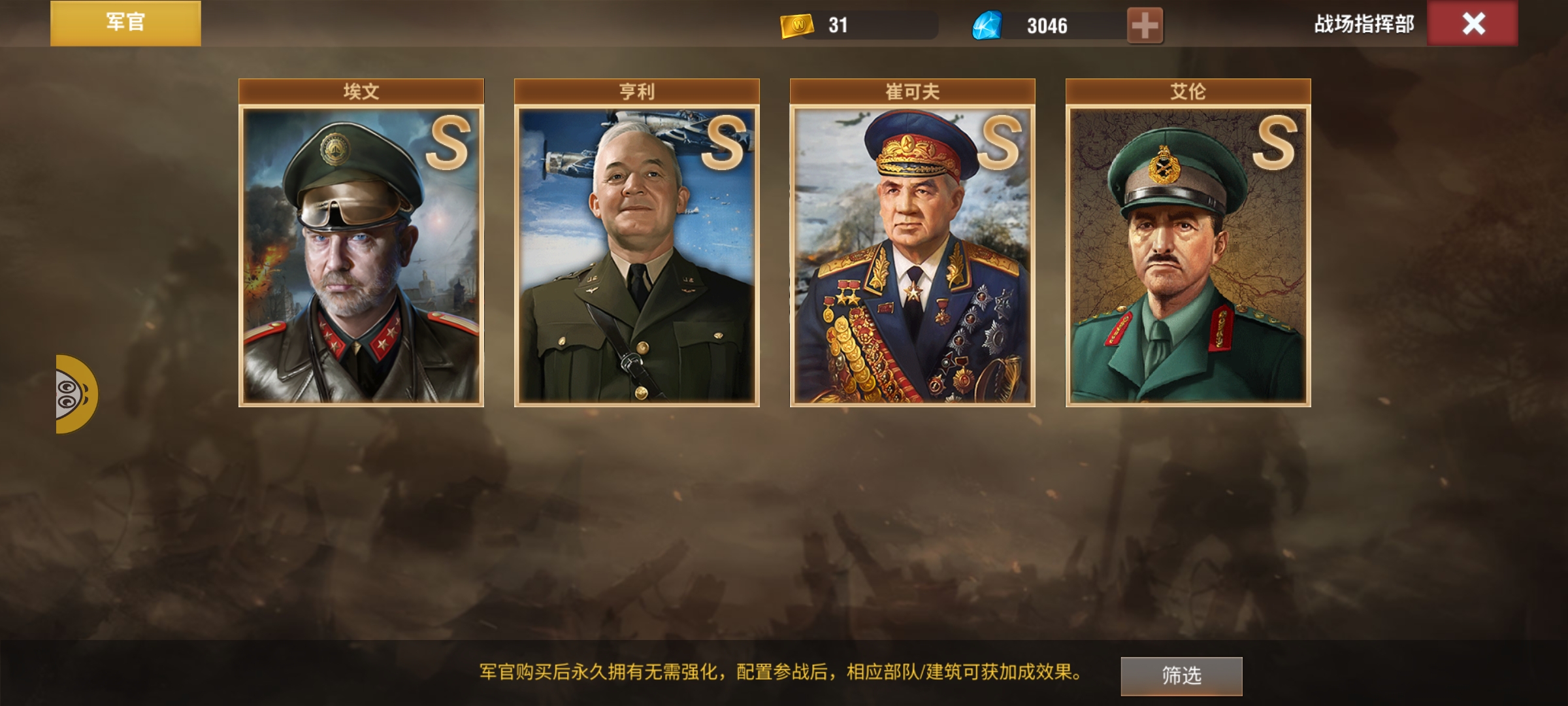1568x706 pixels.
Task: Add more diamonds with the plus button
Action: coord(1145,25)
